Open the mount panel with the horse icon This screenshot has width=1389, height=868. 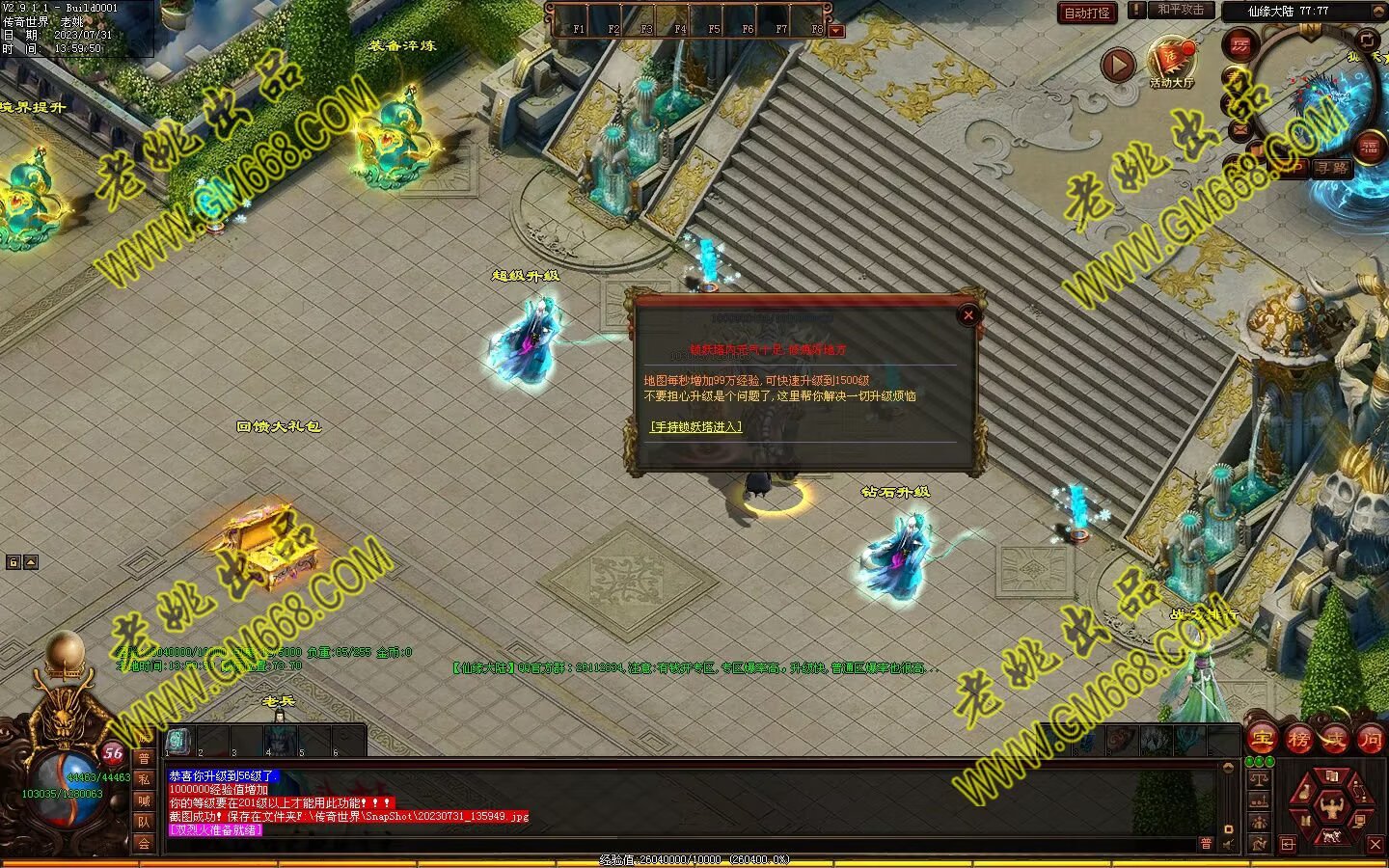pos(1331,836)
